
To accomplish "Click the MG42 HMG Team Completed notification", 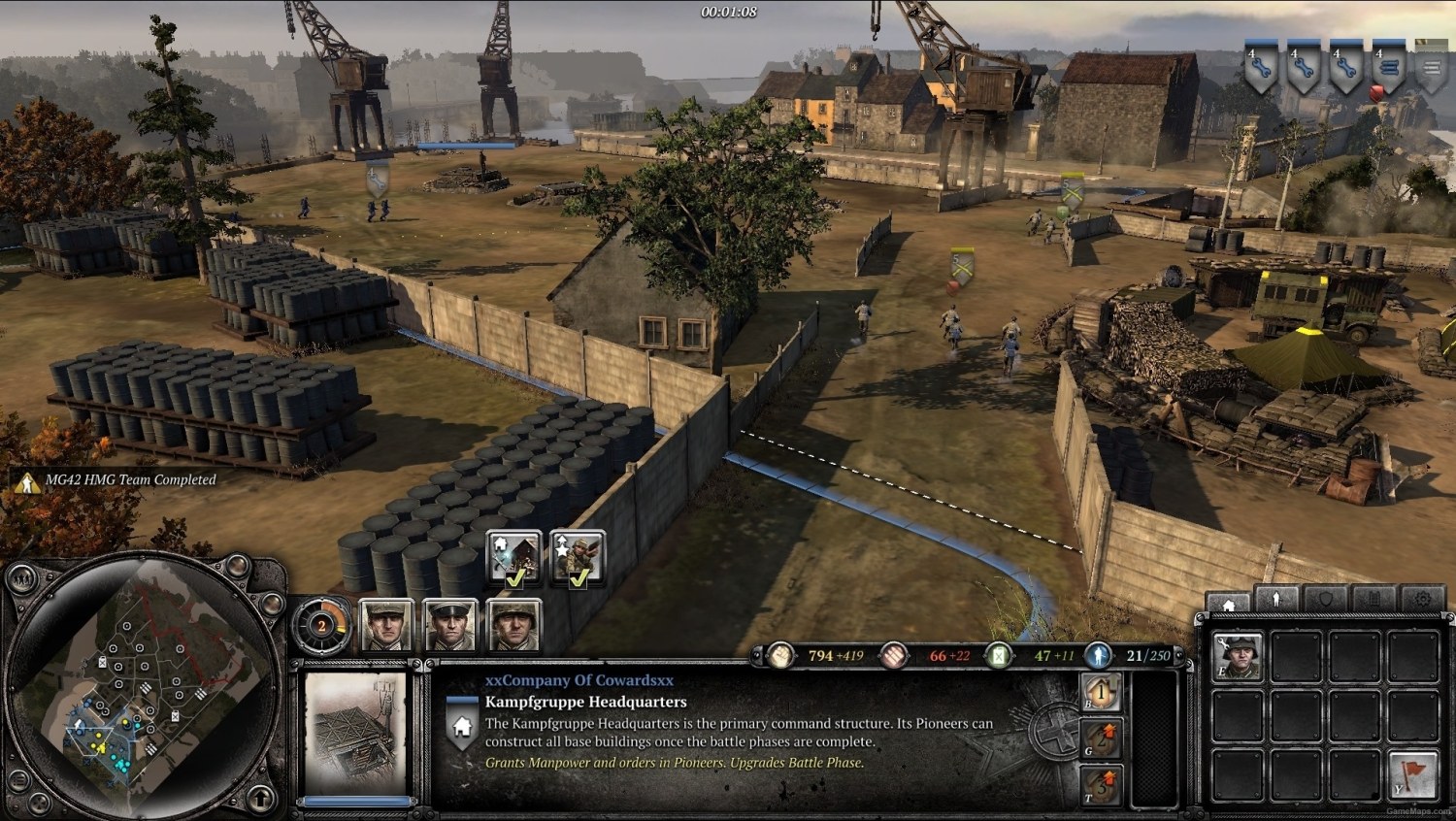I will click(x=126, y=478).
